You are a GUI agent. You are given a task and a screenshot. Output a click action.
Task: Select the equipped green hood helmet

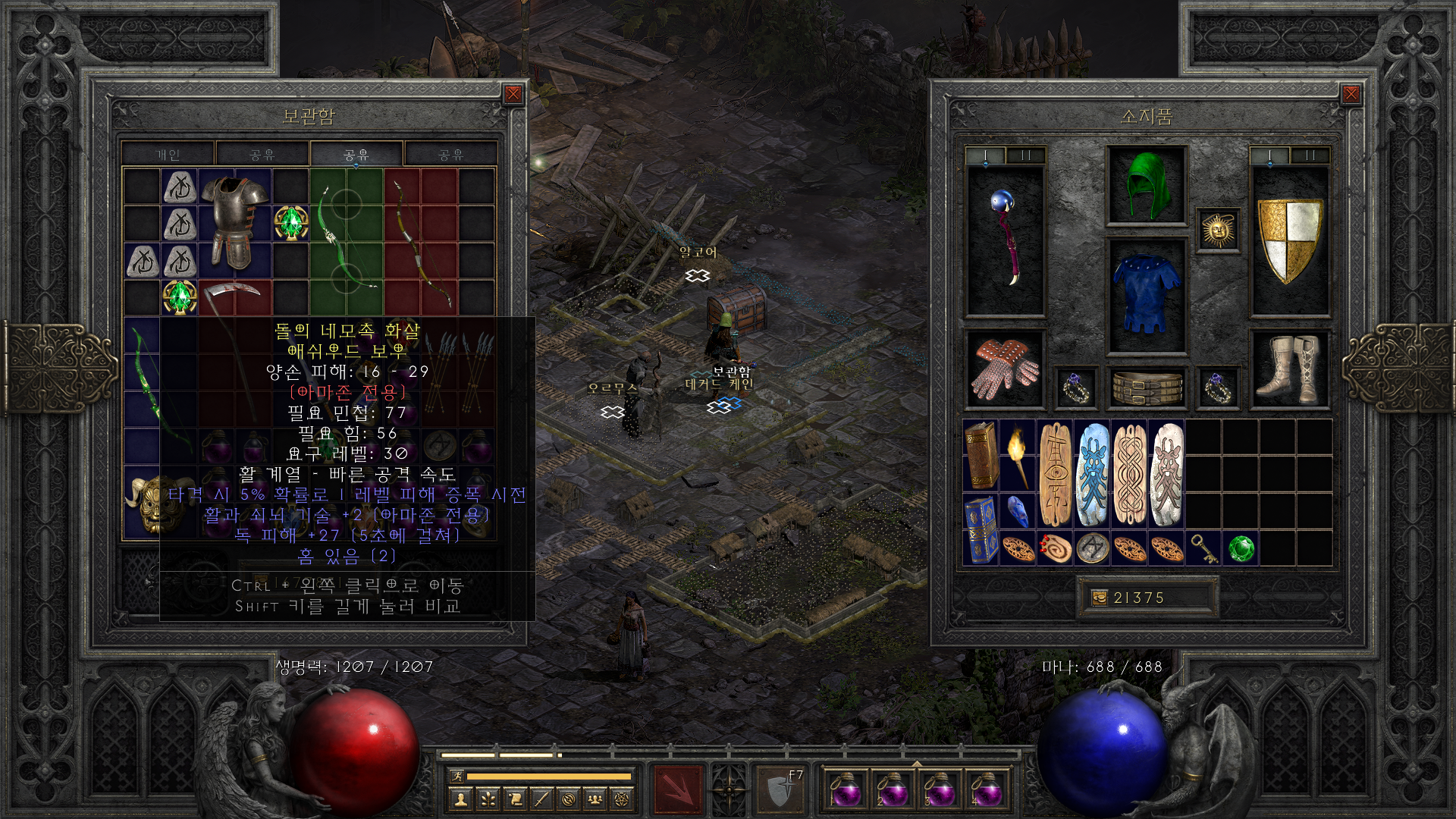1147,186
